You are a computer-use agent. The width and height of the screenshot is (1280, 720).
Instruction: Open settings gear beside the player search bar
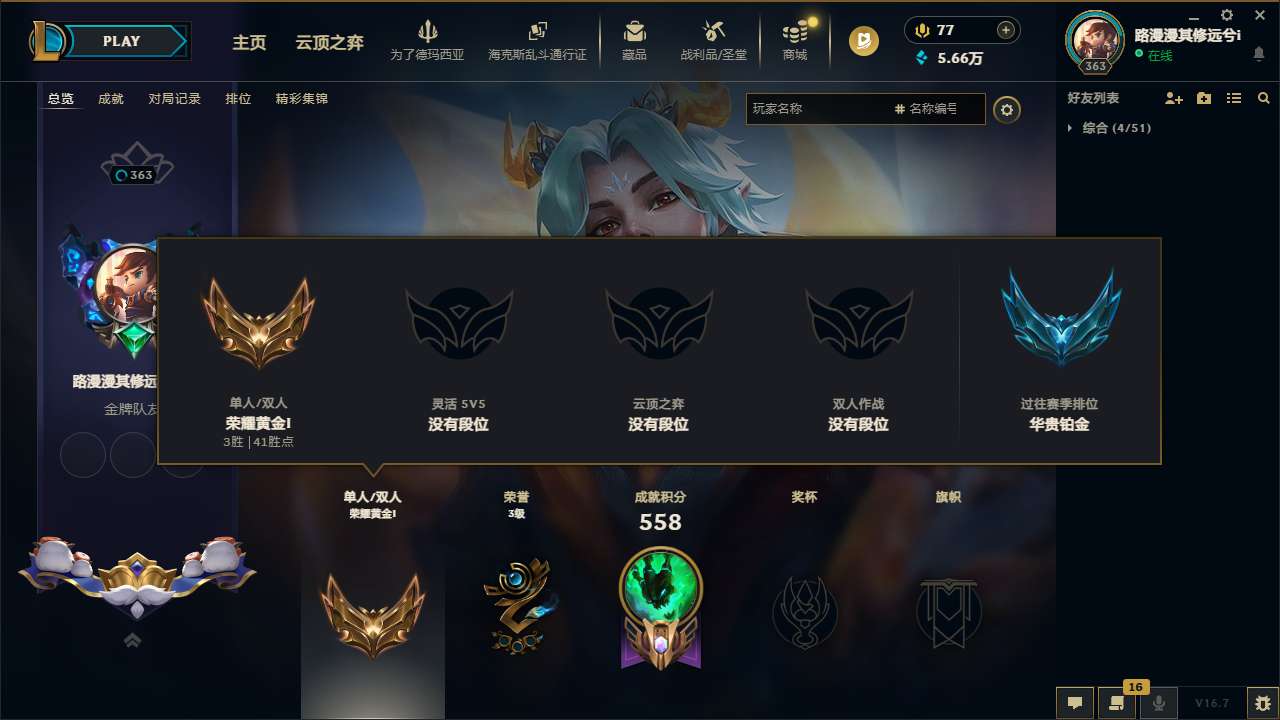[1007, 109]
